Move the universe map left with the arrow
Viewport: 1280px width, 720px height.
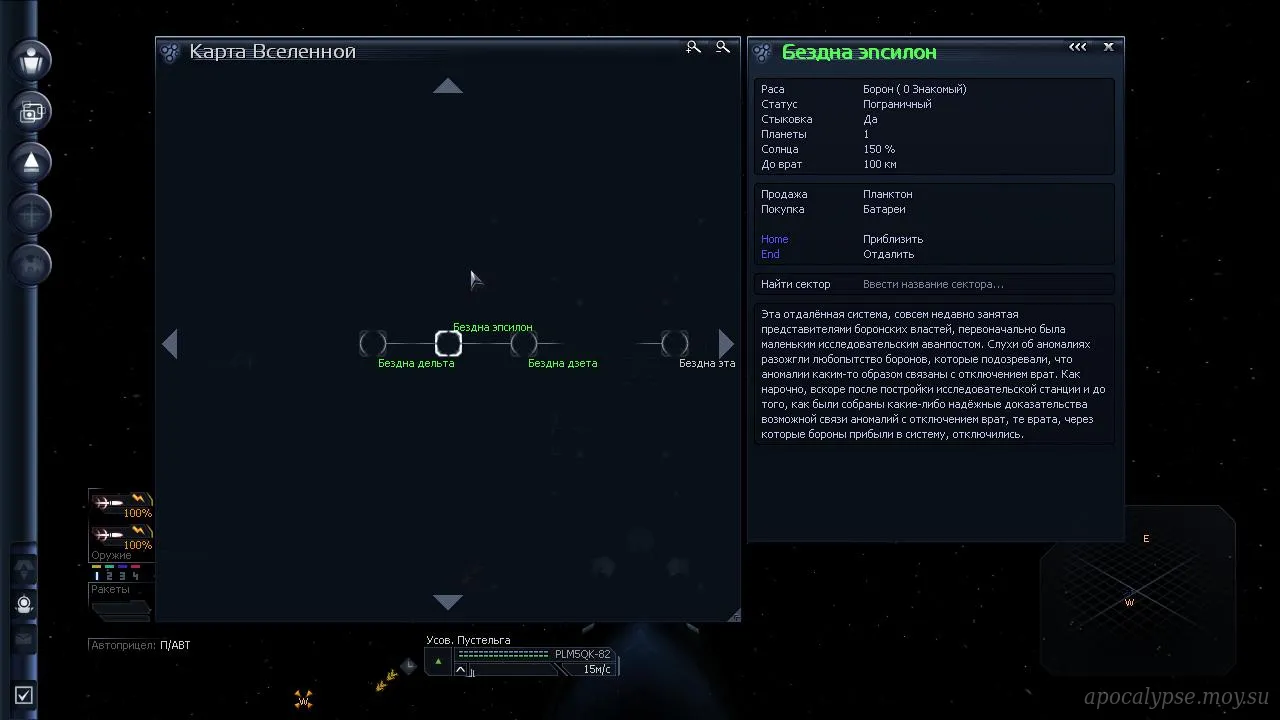click(x=170, y=344)
